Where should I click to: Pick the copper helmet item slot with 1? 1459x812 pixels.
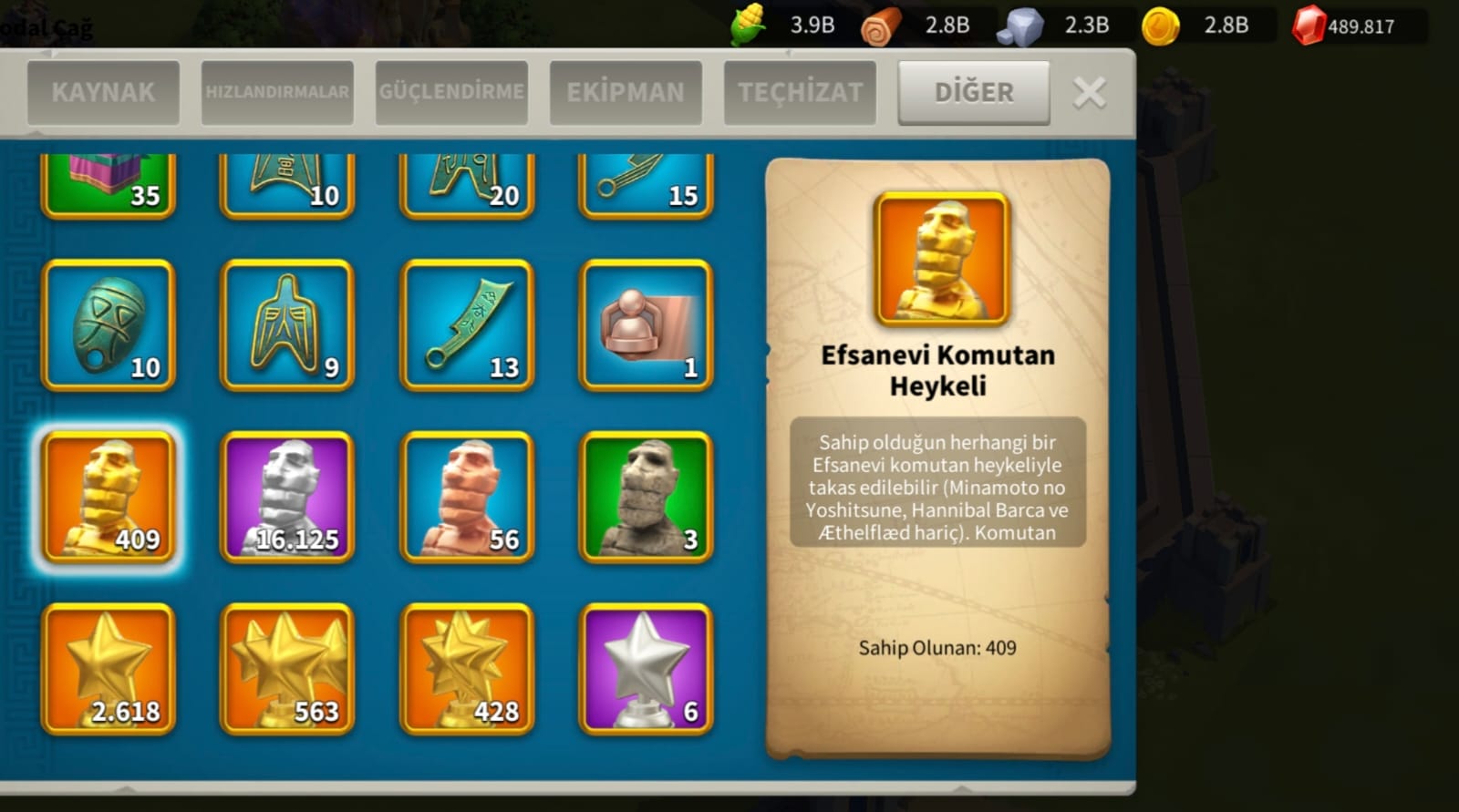(x=646, y=325)
